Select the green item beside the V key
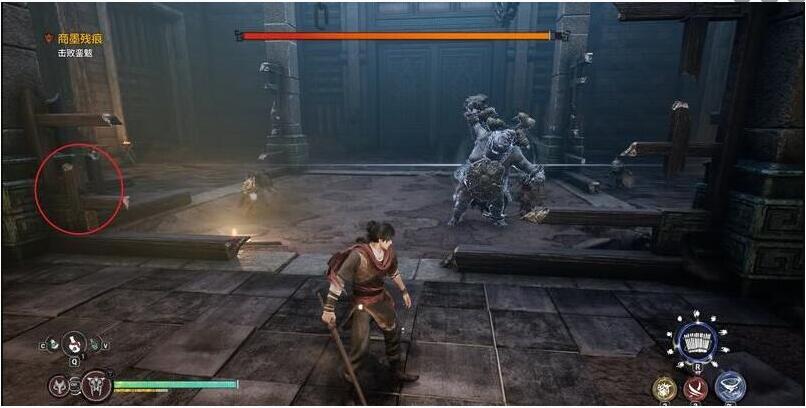This screenshot has width=806, height=408. [x=95, y=345]
